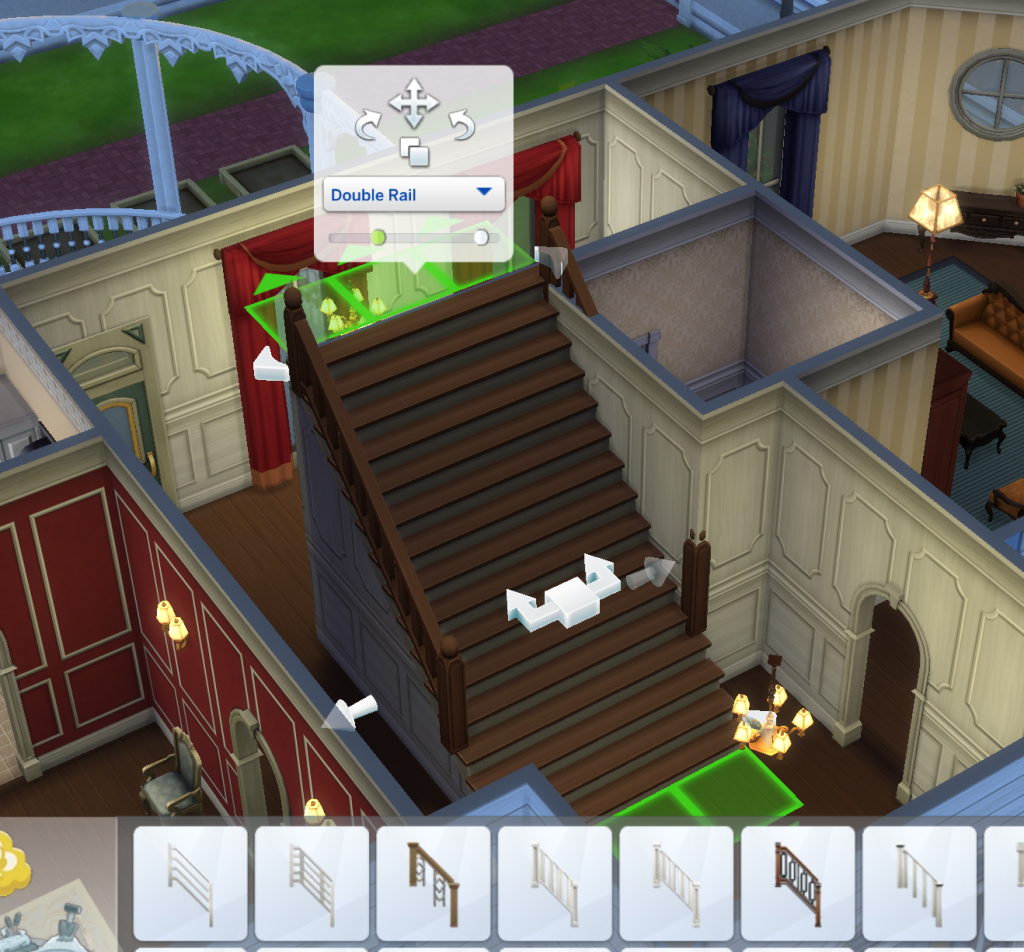
Task: Click the overlapping squares duplicate icon
Action: (414, 152)
